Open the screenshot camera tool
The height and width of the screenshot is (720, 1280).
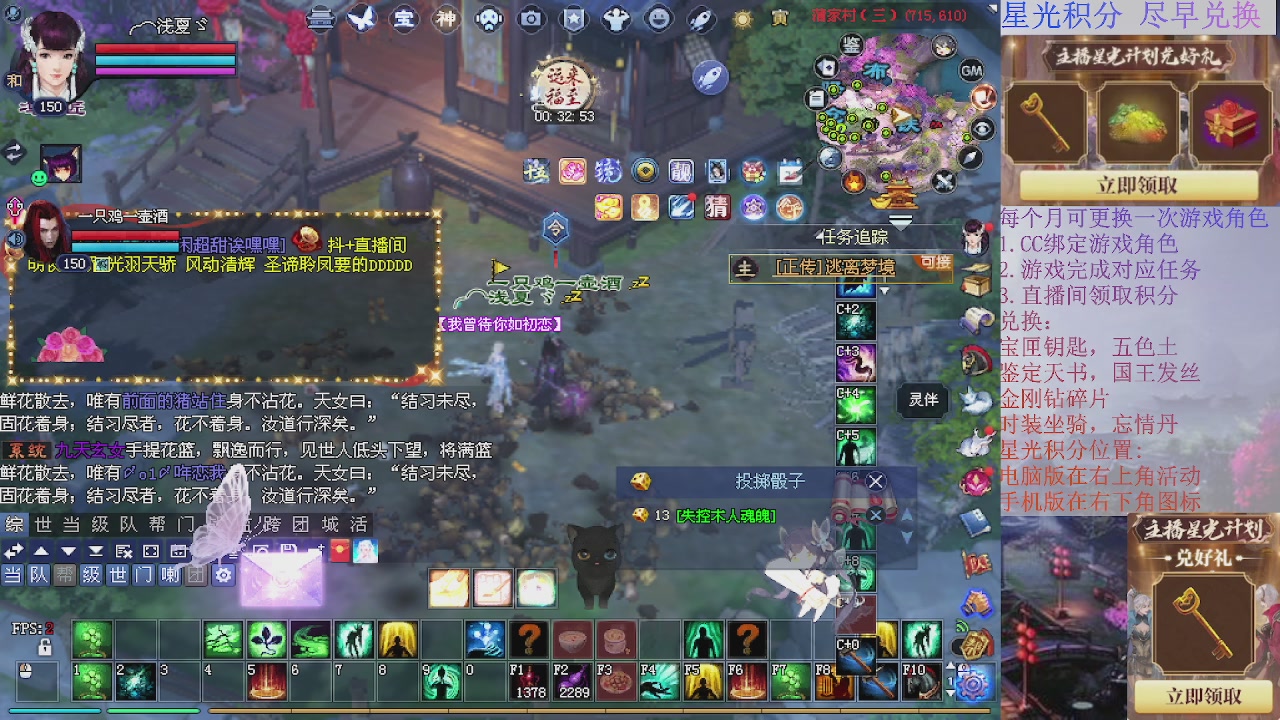click(530, 18)
